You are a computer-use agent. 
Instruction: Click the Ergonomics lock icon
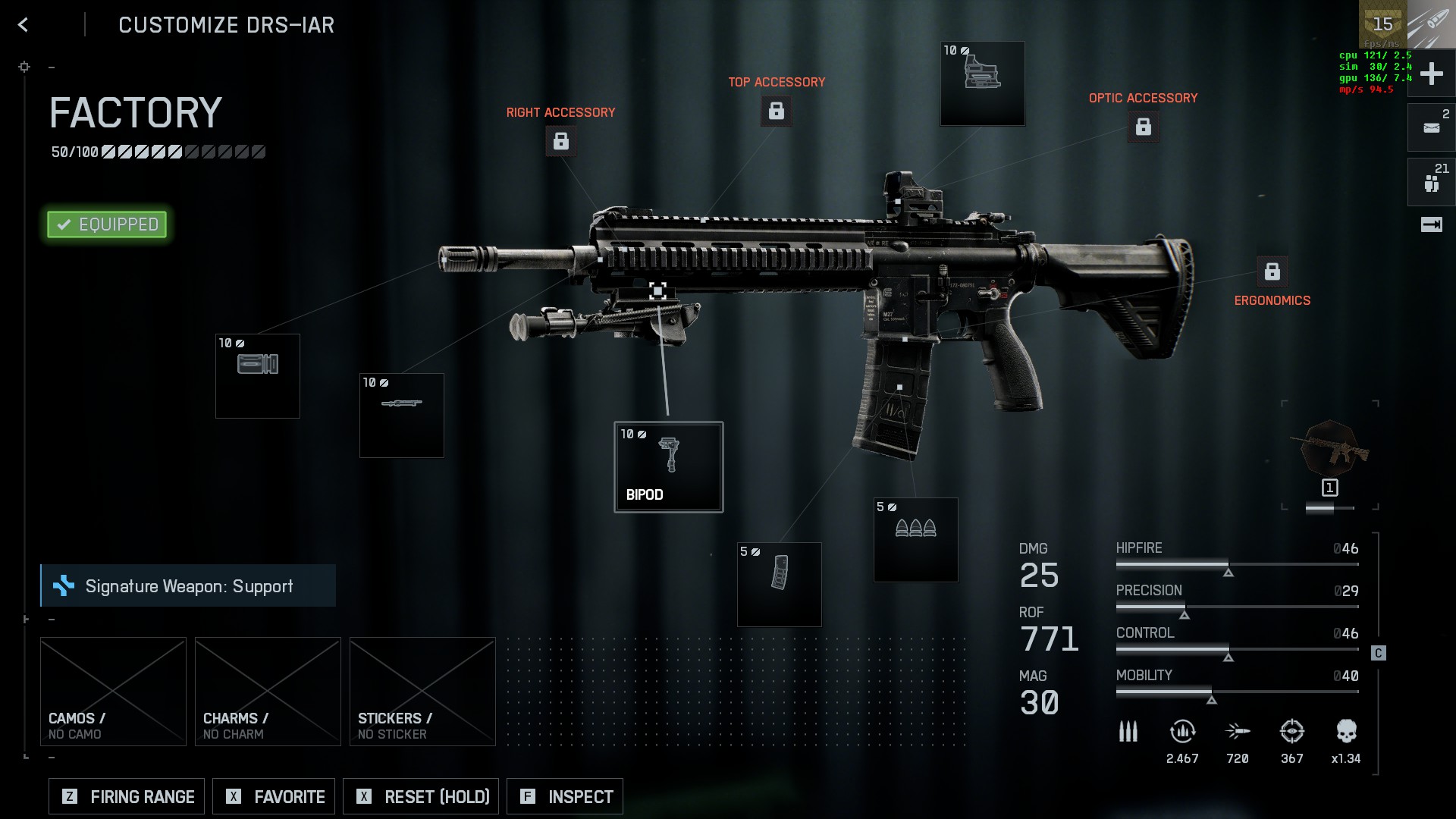click(x=1272, y=270)
